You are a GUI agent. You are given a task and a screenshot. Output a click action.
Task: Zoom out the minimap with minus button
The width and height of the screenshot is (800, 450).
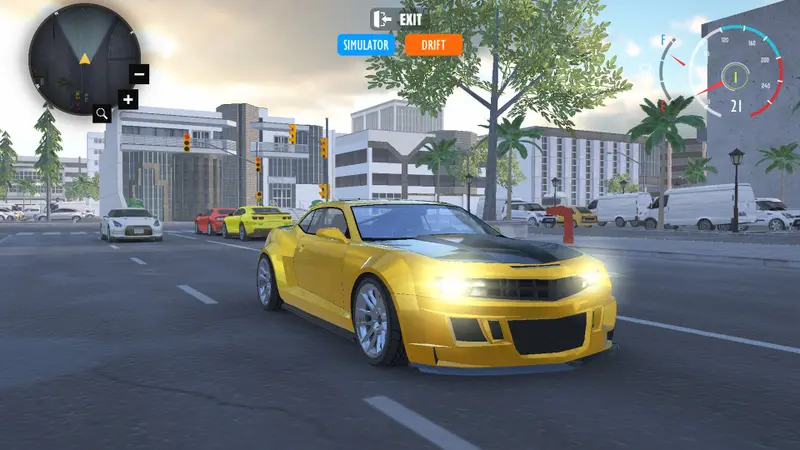(x=139, y=74)
